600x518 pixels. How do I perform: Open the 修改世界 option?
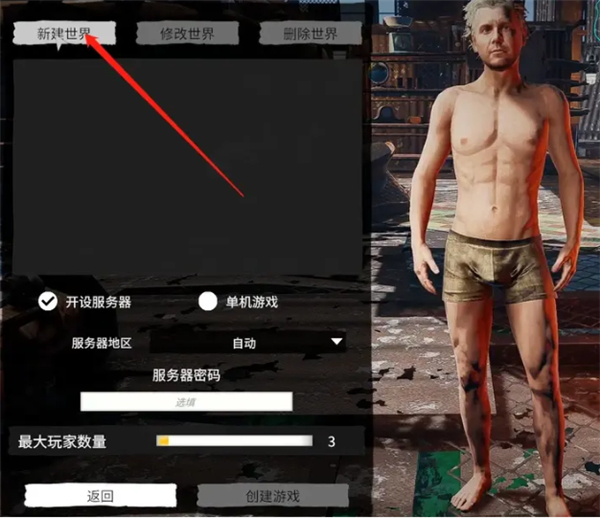[x=187, y=32]
